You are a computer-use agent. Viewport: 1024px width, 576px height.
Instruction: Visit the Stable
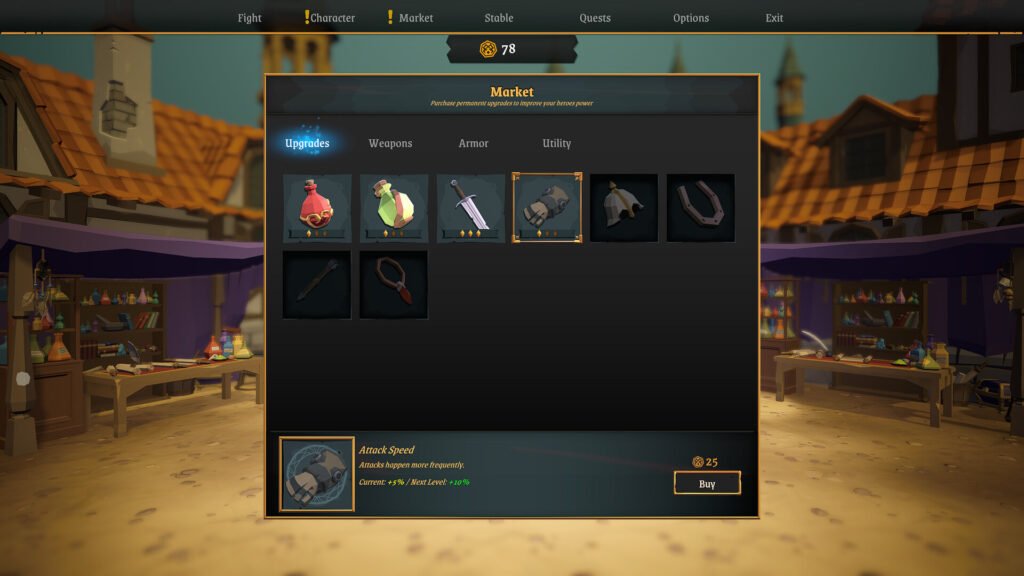click(499, 18)
